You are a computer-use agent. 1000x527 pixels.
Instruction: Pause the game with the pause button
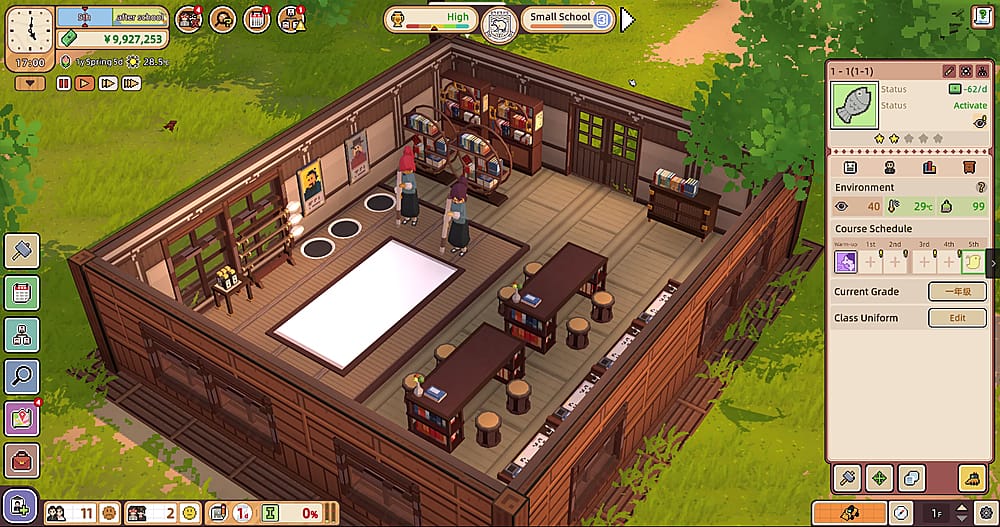(x=64, y=84)
